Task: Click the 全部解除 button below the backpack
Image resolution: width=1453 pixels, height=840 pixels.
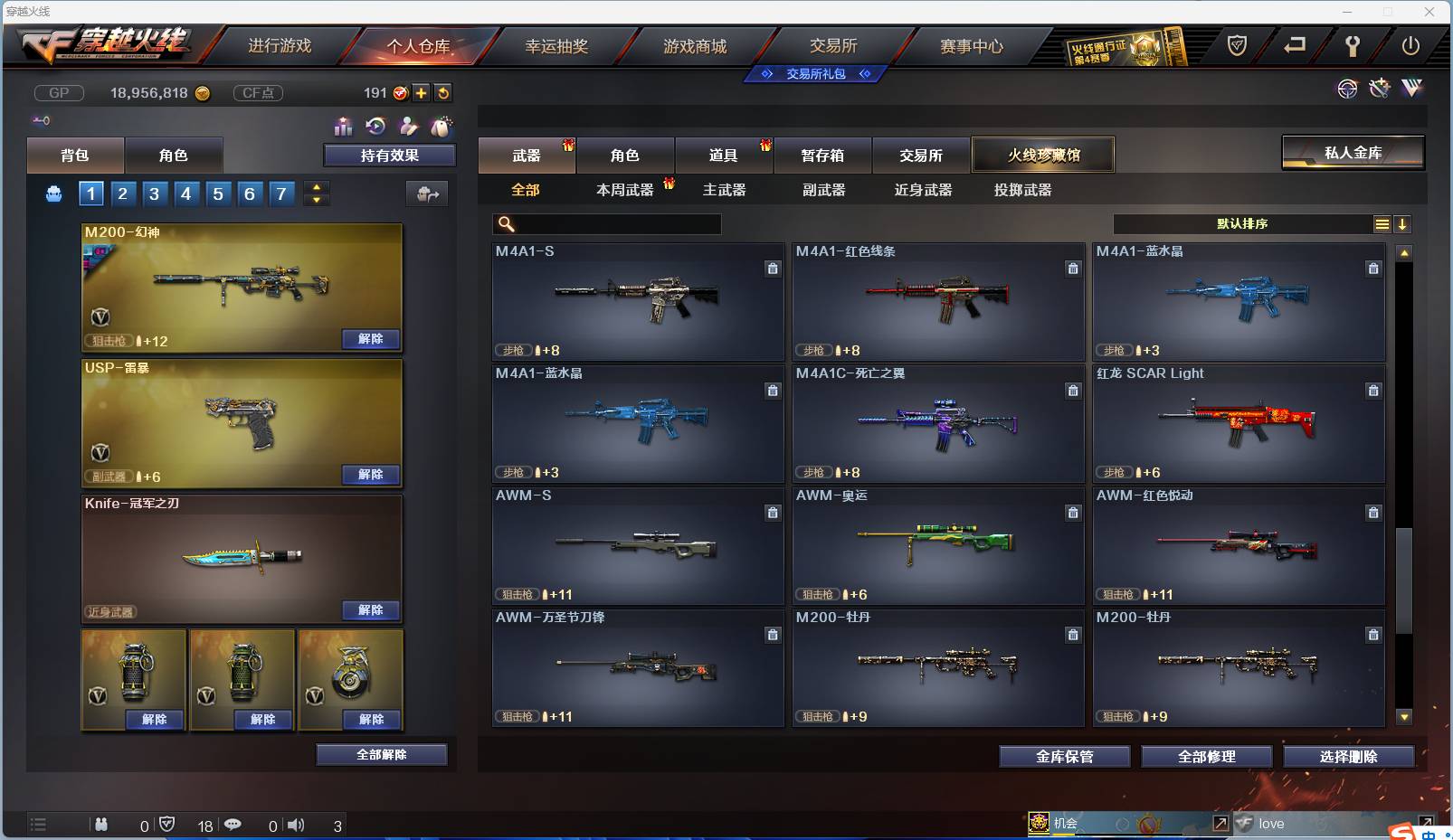Action: click(381, 754)
